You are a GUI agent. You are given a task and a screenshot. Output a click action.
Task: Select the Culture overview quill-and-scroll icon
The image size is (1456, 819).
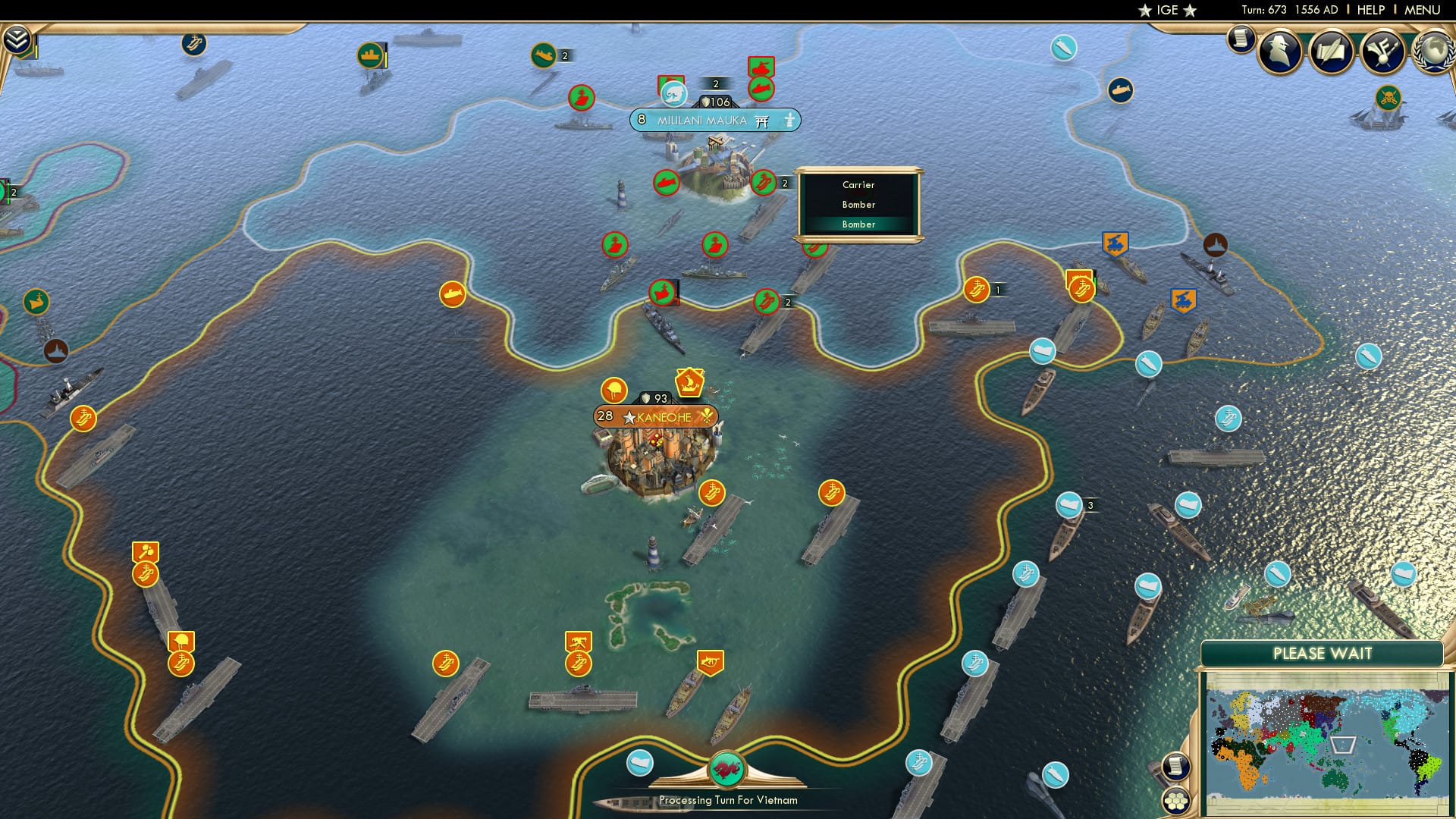(x=1332, y=52)
